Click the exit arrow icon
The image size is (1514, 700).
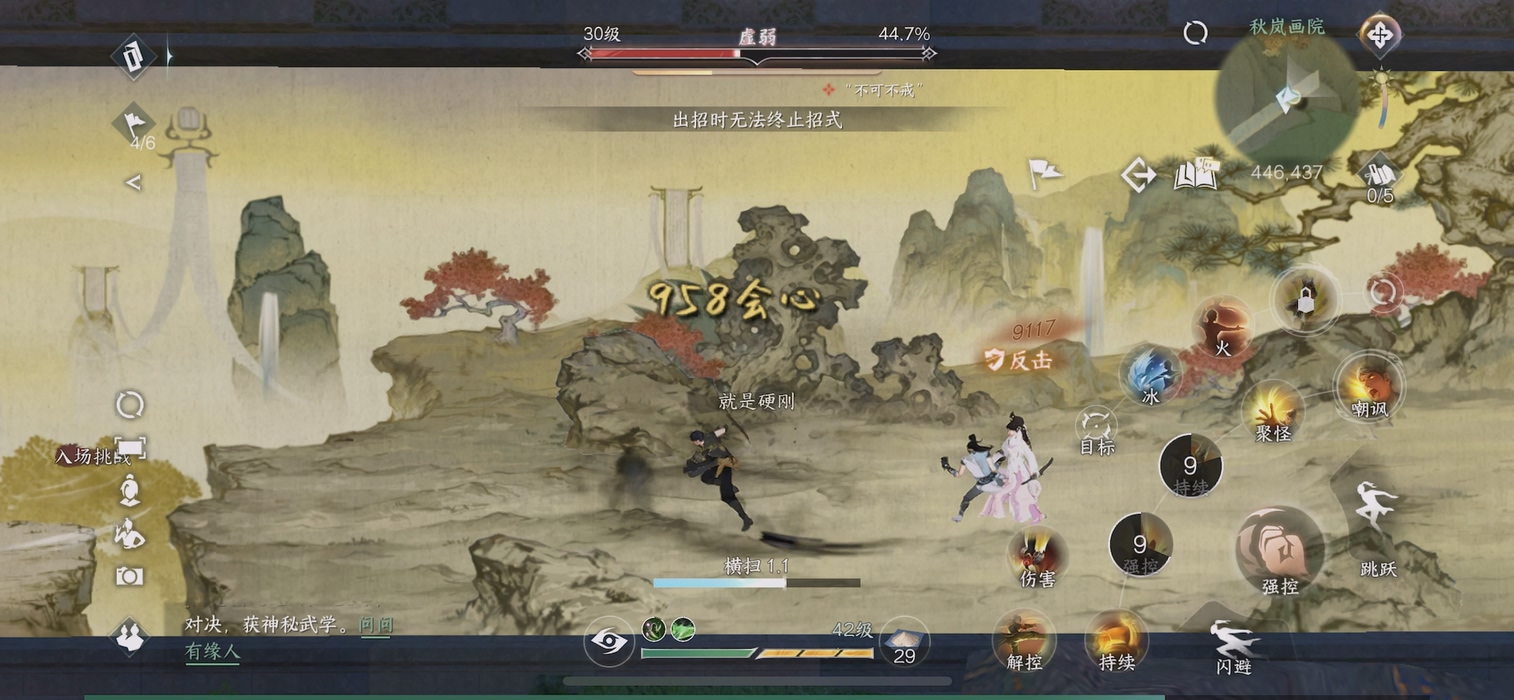(x=1138, y=176)
